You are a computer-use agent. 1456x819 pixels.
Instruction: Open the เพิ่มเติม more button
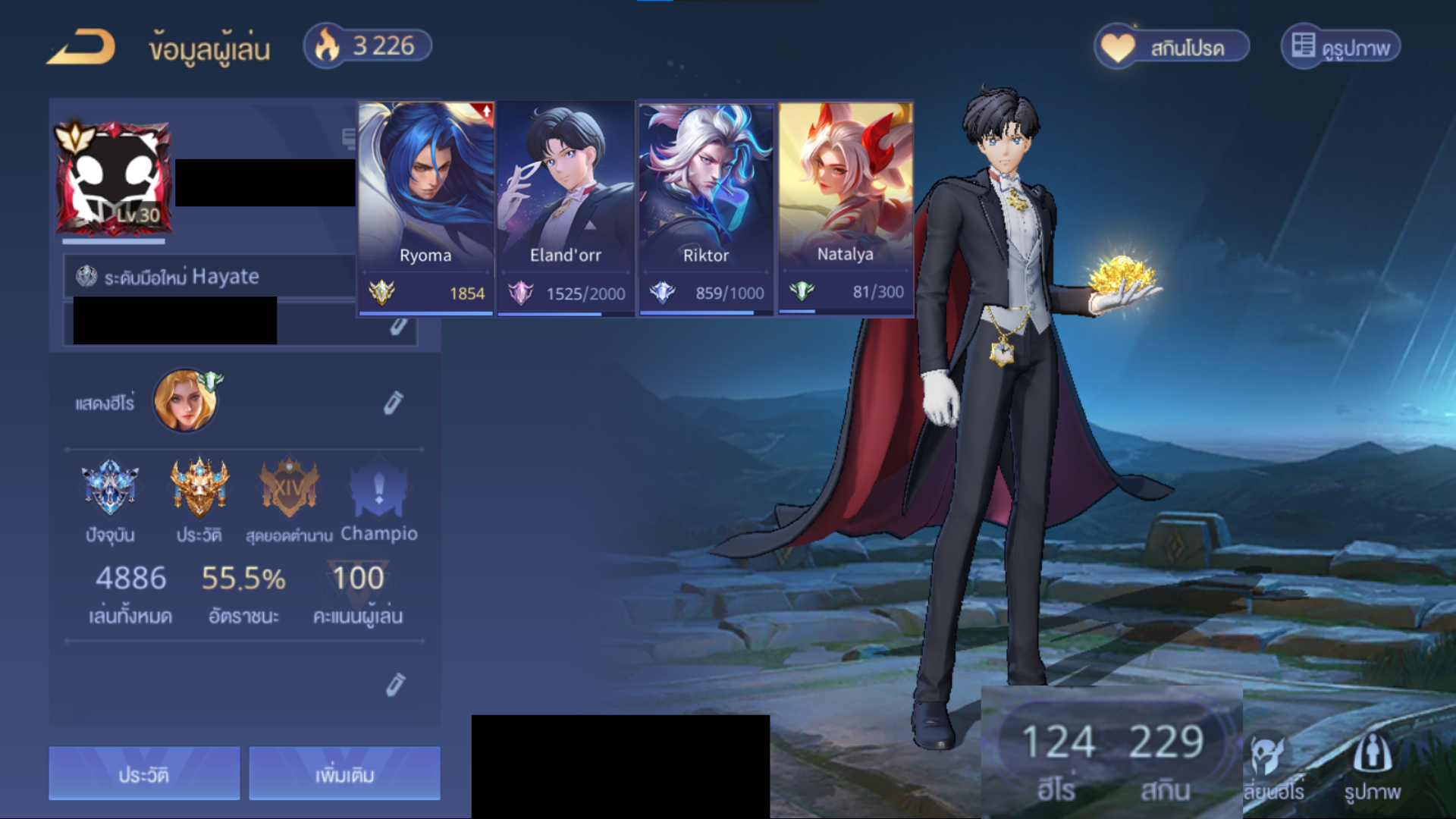tap(344, 773)
